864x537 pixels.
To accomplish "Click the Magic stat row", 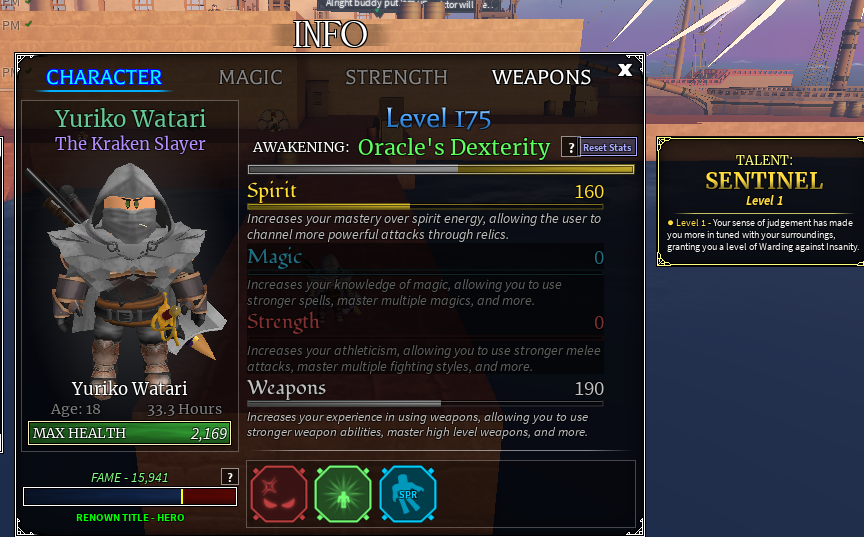I will coord(425,258).
